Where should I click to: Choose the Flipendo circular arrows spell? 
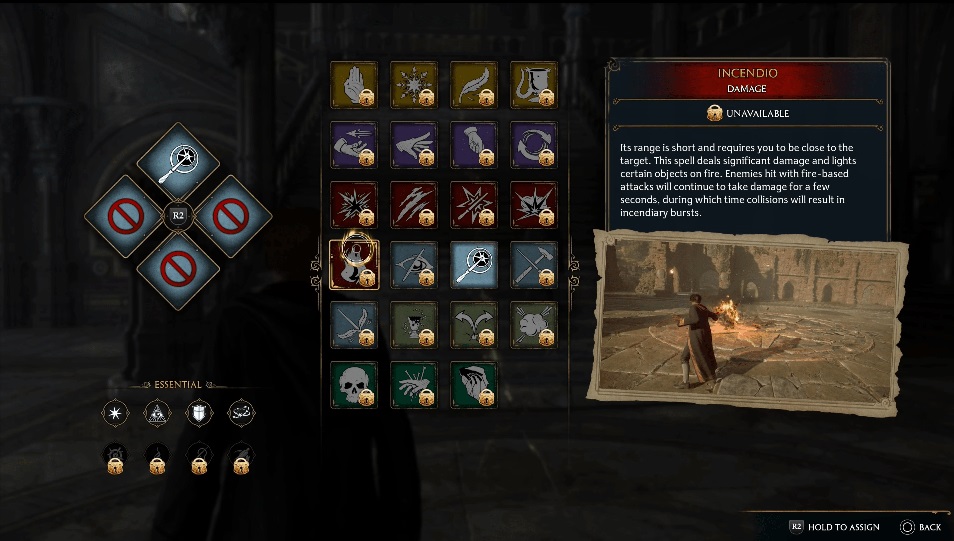[533, 145]
